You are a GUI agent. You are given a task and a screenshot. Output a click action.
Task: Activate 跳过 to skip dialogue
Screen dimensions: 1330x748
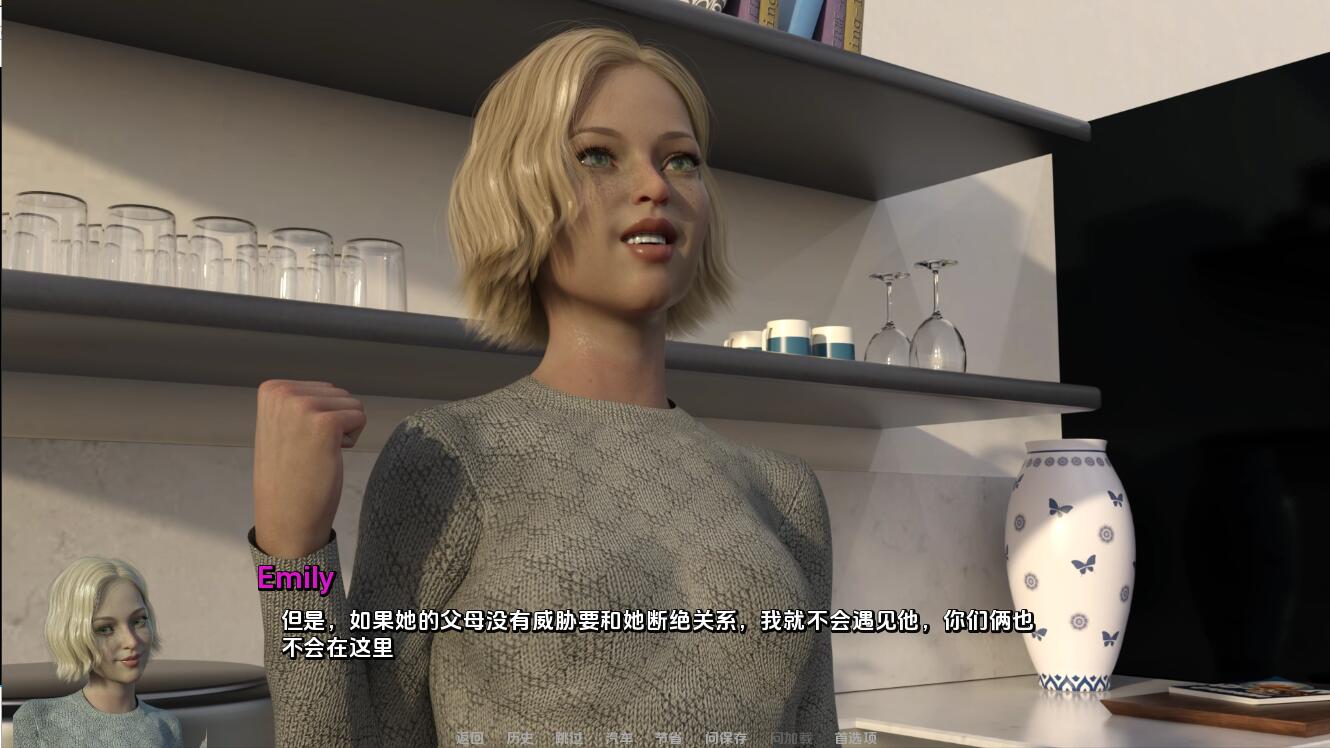click(x=568, y=738)
